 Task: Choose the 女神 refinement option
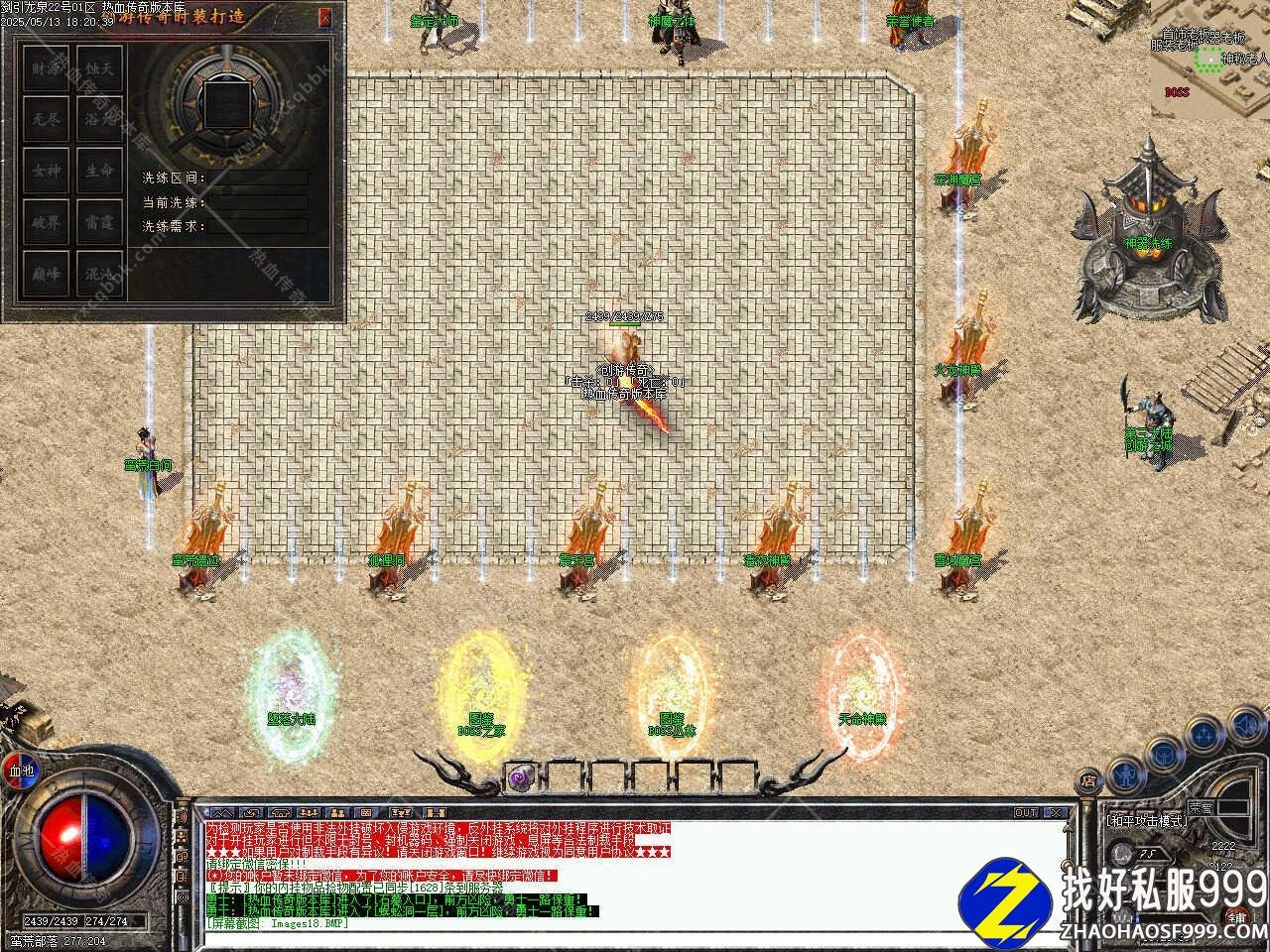coord(46,171)
